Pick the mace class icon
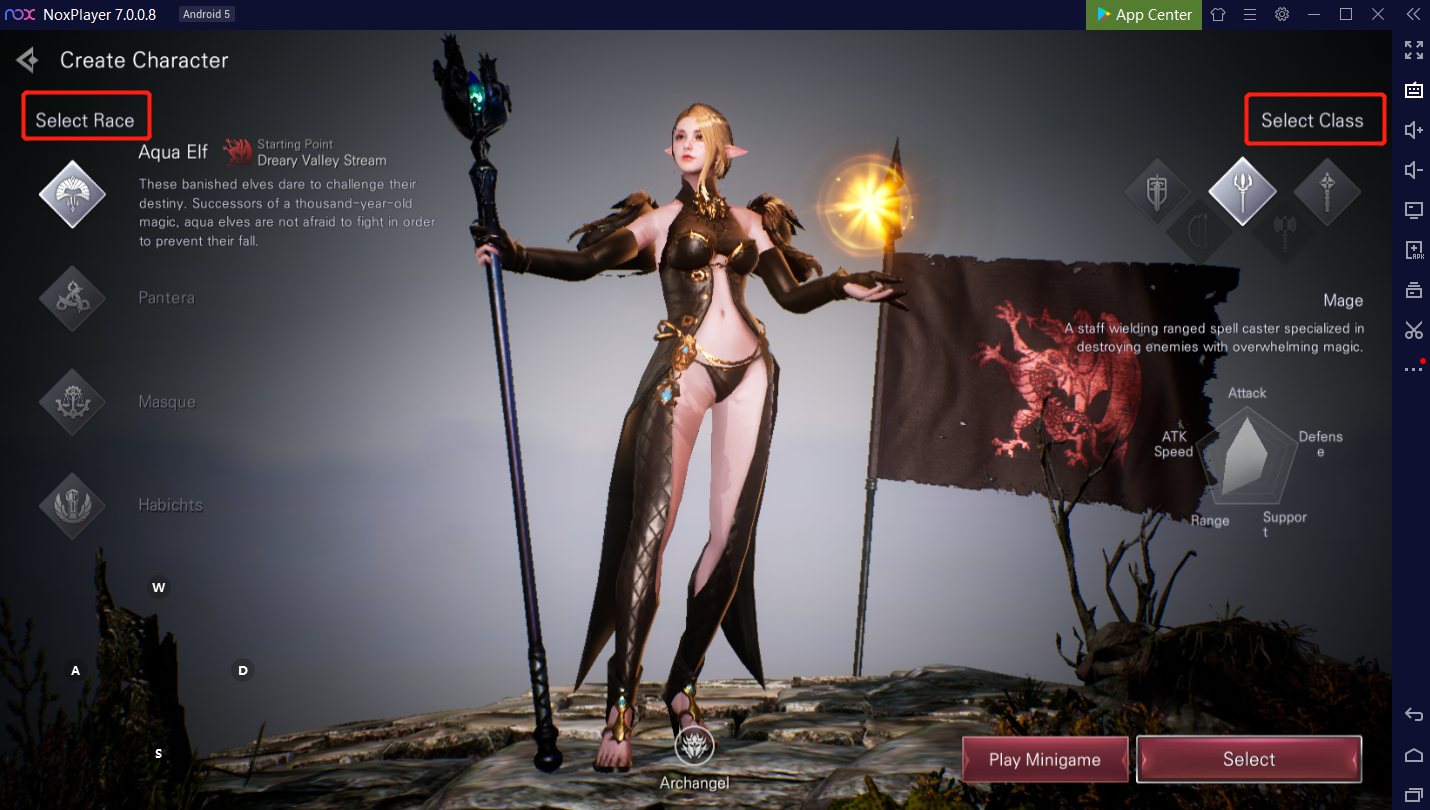 (x=1327, y=191)
